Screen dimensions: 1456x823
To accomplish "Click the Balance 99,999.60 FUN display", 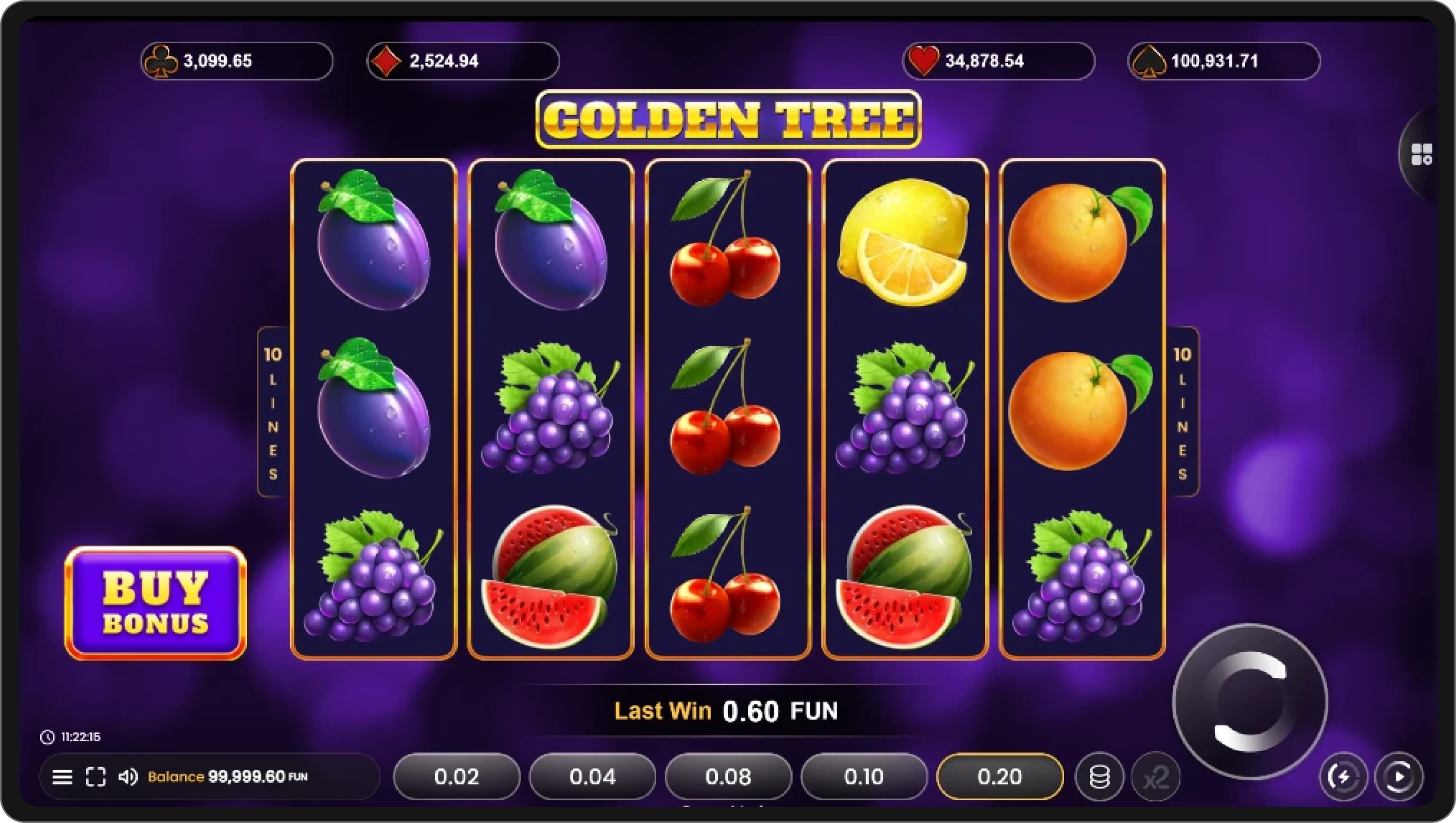I will (226, 776).
